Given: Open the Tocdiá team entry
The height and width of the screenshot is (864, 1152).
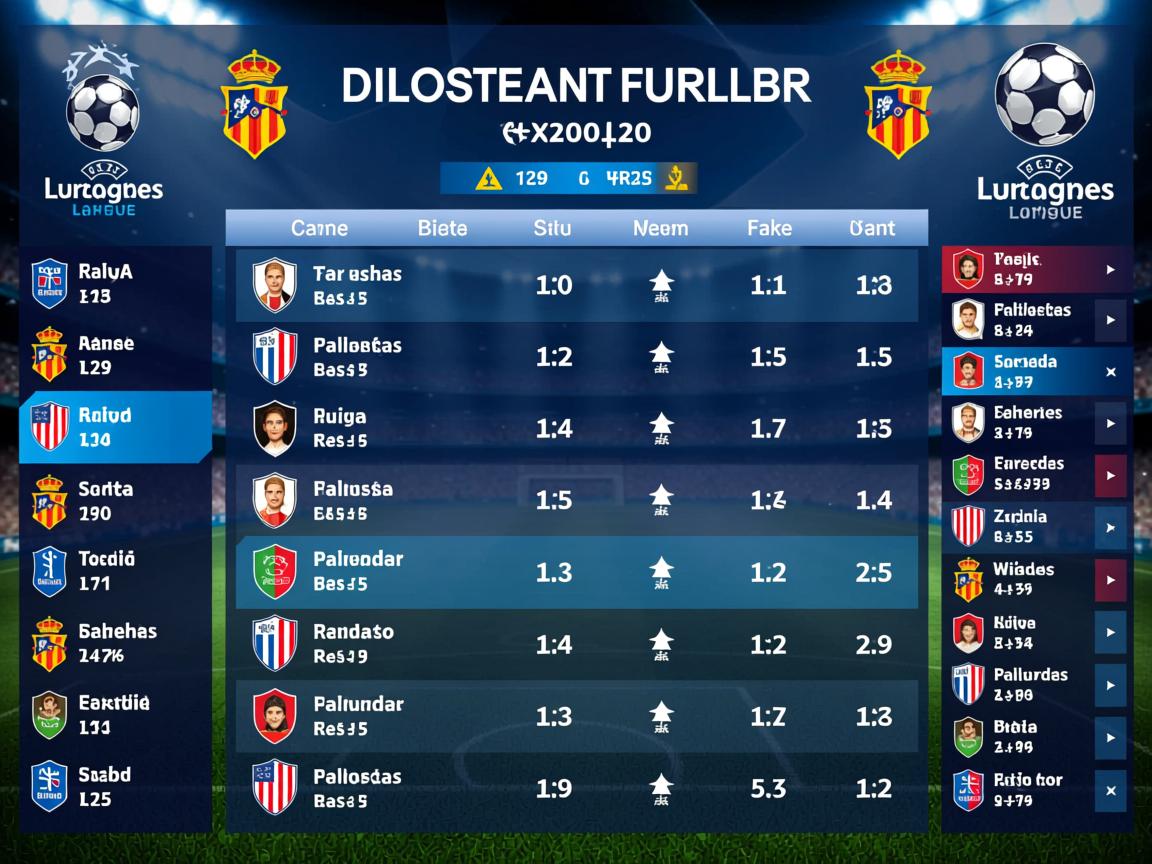Looking at the screenshot, I should click(x=115, y=571).
